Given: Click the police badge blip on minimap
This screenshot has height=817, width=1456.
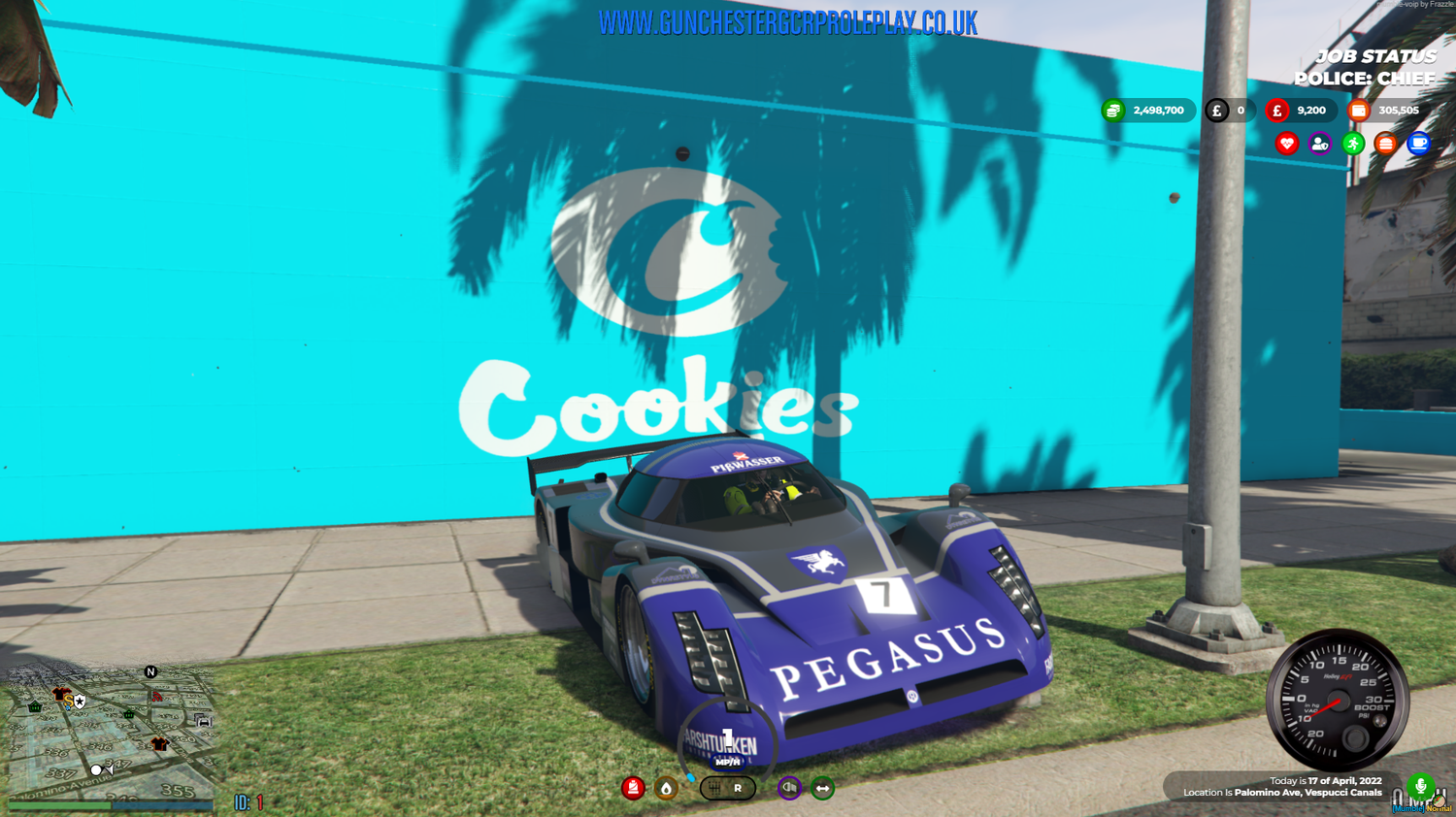Looking at the screenshot, I should click(x=80, y=701).
